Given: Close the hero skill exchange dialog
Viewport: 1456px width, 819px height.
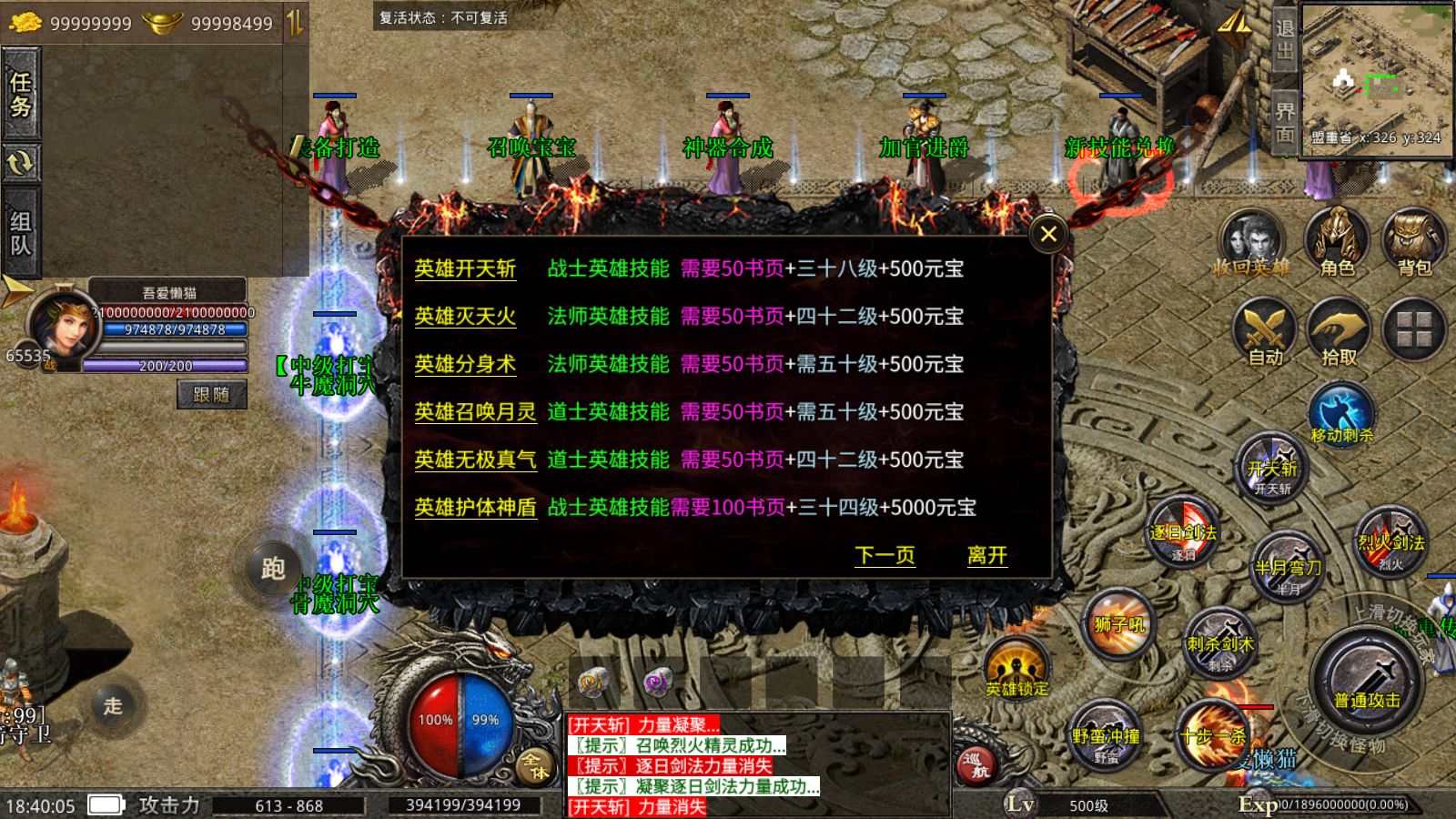Looking at the screenshot, I should point(1048,235).
